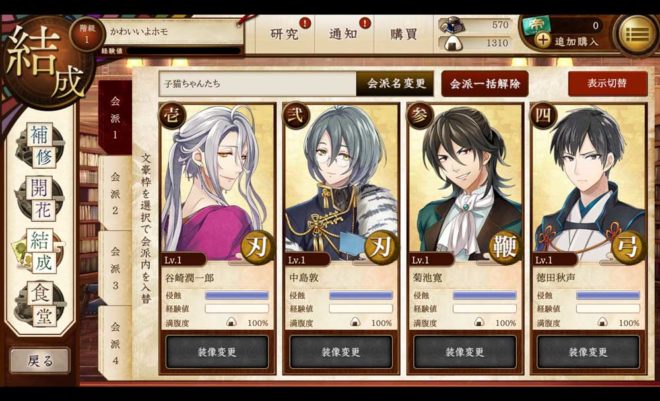Change outfit for 菊池寛 via 装像変更
660x401 pixels.
pos(464,352)
